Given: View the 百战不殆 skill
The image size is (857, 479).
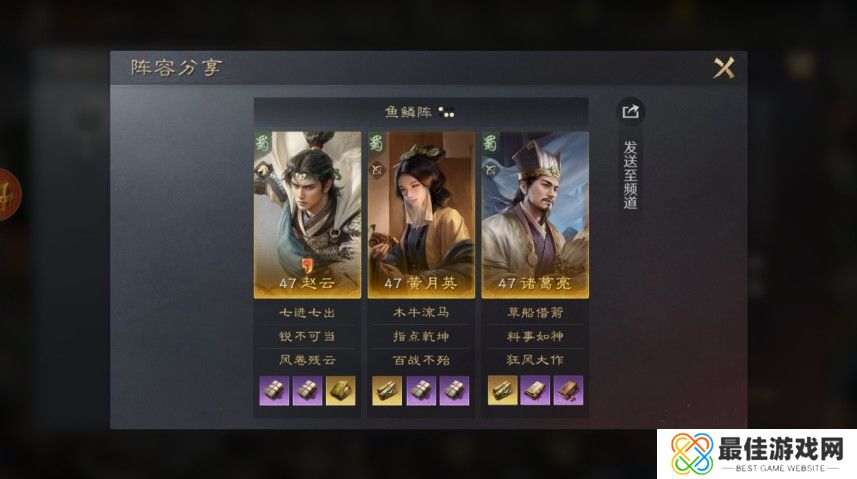Looking at the screenshot, I should point(421,358).
